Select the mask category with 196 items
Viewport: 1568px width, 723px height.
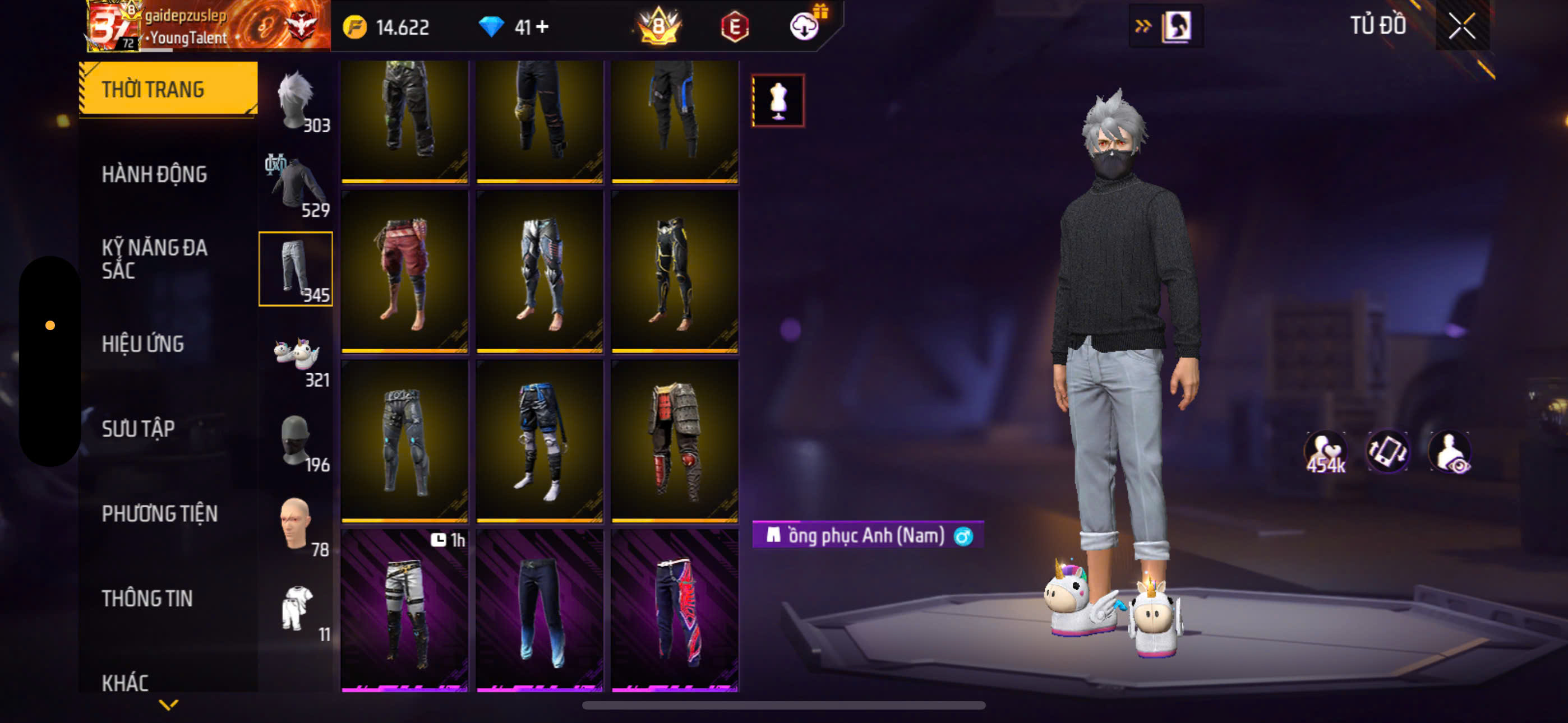296,439
